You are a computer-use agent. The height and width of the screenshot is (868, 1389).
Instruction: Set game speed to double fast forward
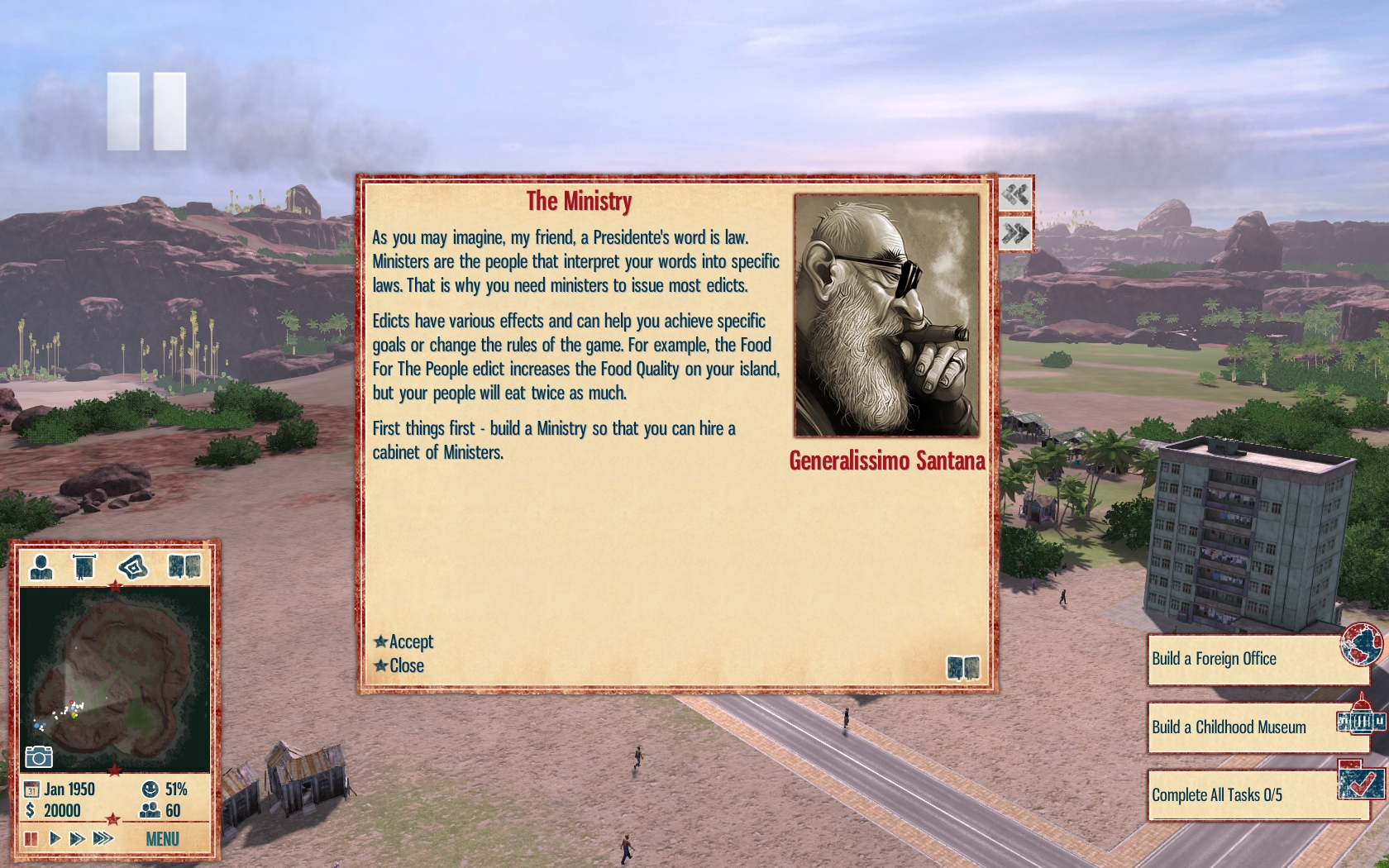77,839
